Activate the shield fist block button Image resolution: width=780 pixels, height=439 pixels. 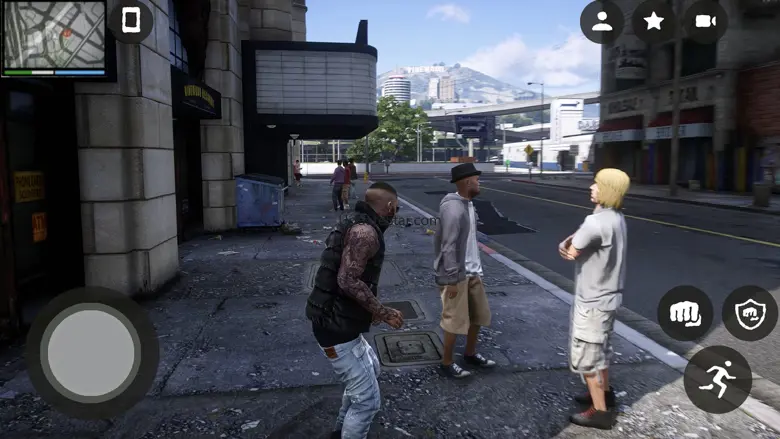coord(749,314)
